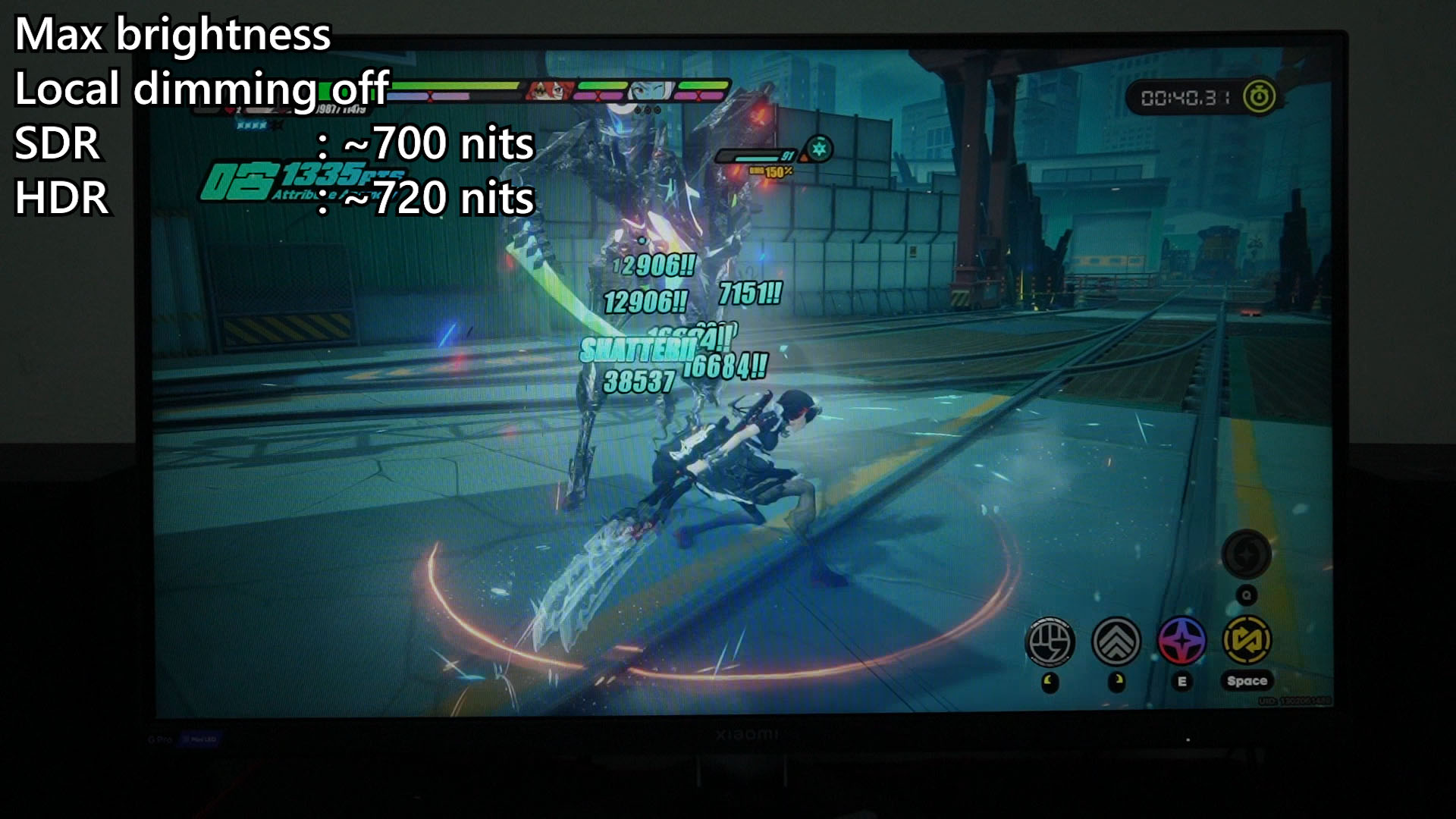The width and height of the screenshot is (1456, 819).
Task: Activate the fist basic attack icon
Action: (x=1050, y=642)
